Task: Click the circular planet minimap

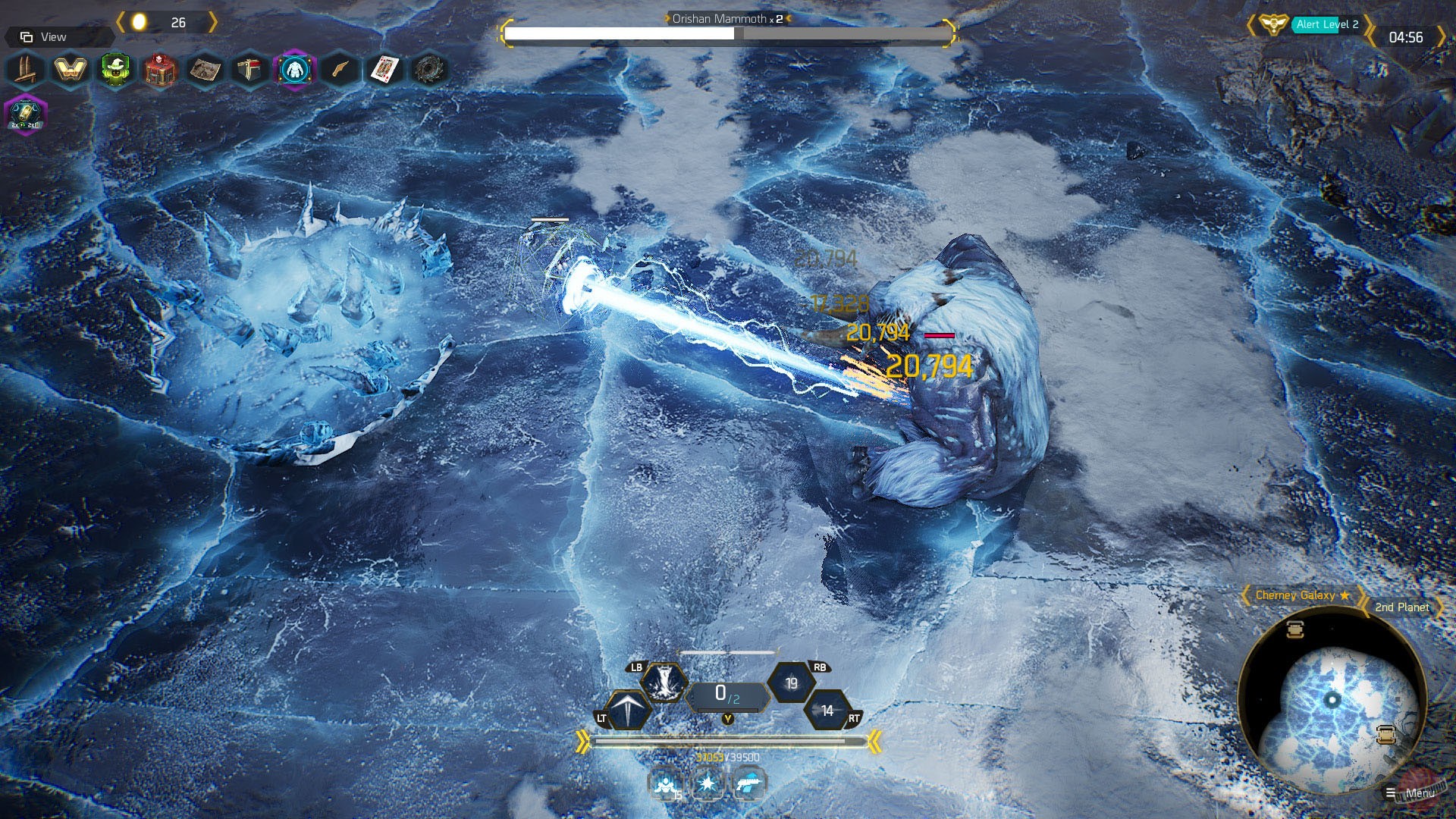Action: tap(1332, 700)
